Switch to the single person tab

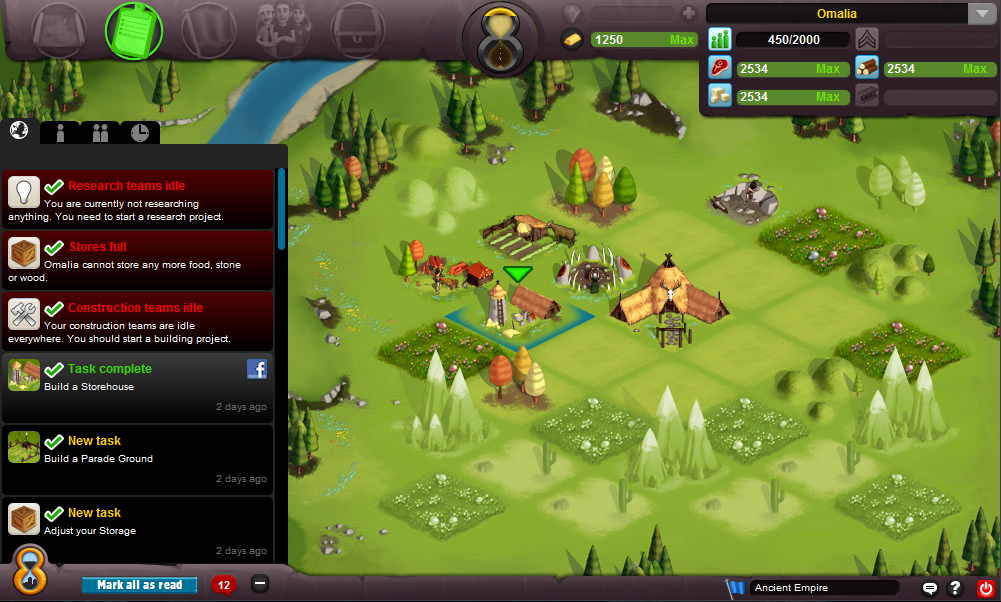(60, 133)
